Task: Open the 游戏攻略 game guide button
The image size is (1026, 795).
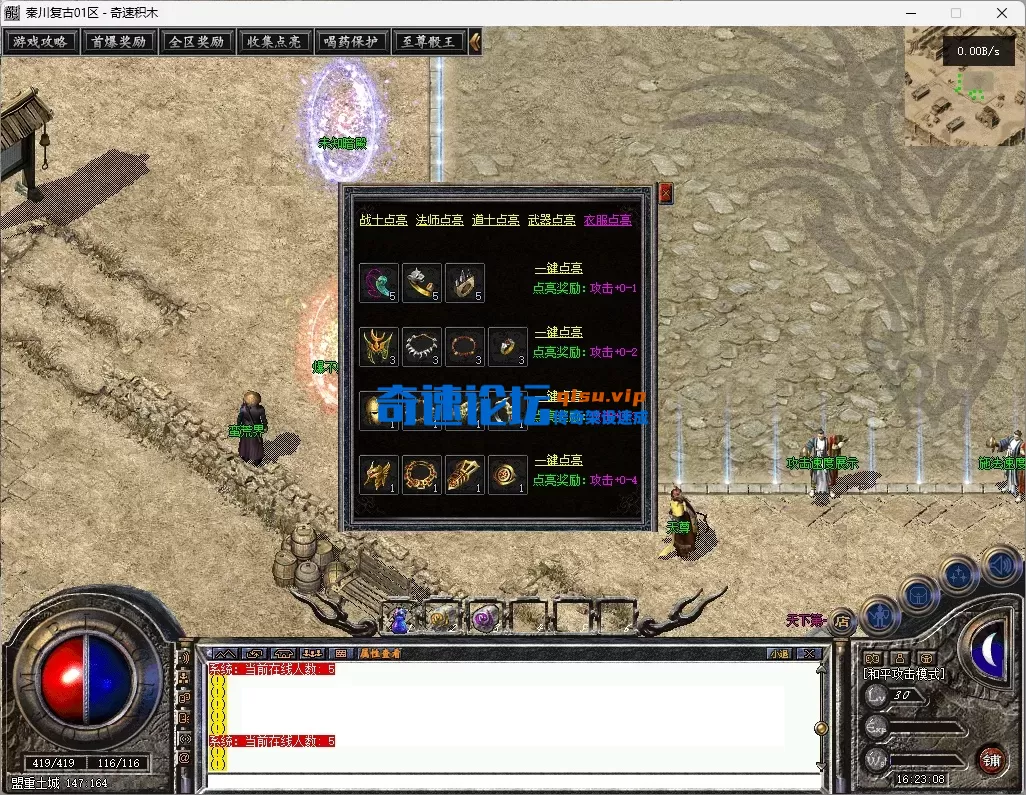Action: 40,42
